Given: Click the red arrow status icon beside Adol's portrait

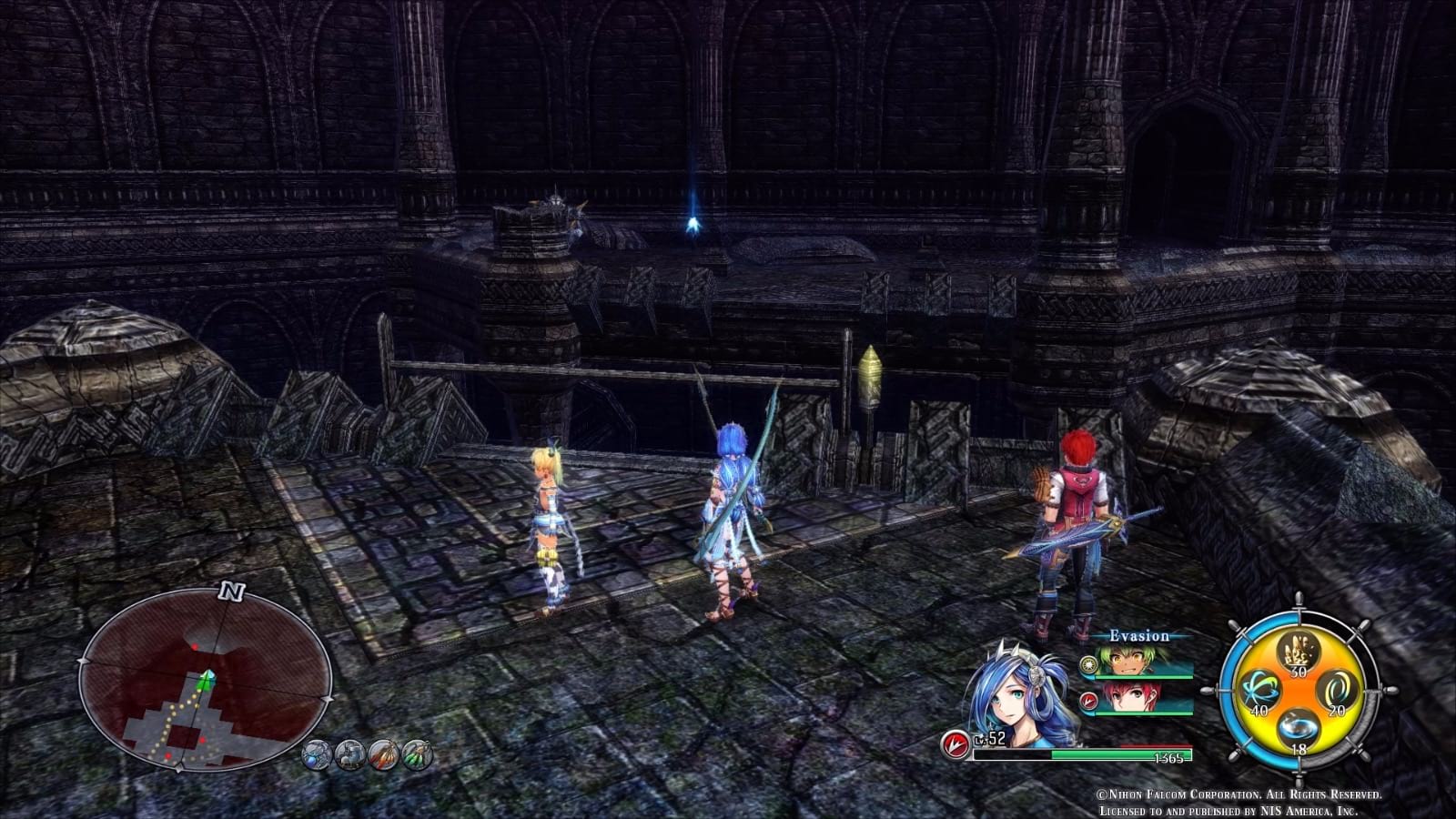Looking at the screenshot, I should tap(1087, 701).
